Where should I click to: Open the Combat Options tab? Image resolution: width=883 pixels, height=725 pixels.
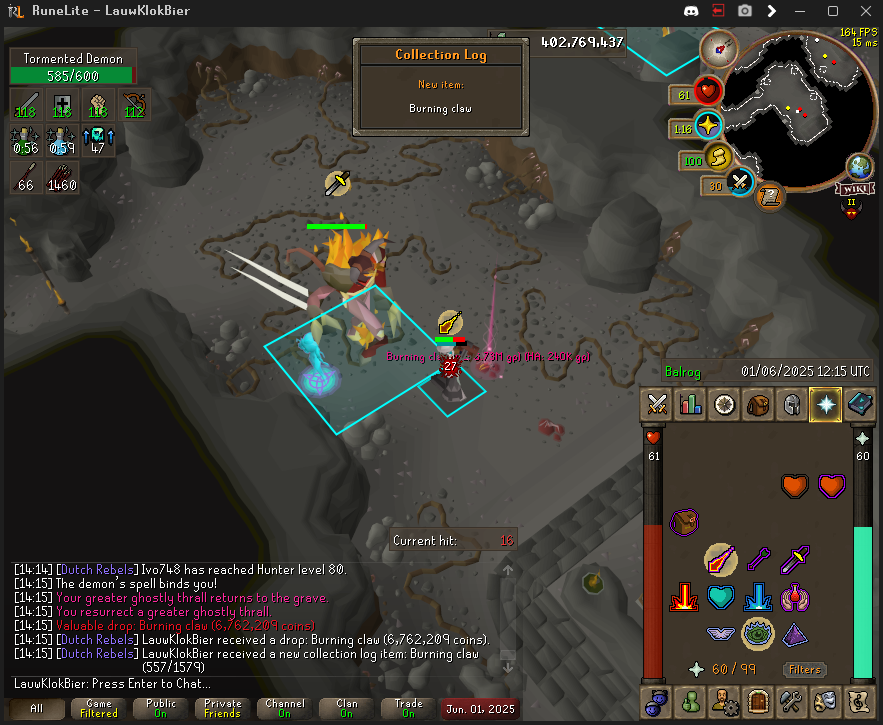pos(657,405)
